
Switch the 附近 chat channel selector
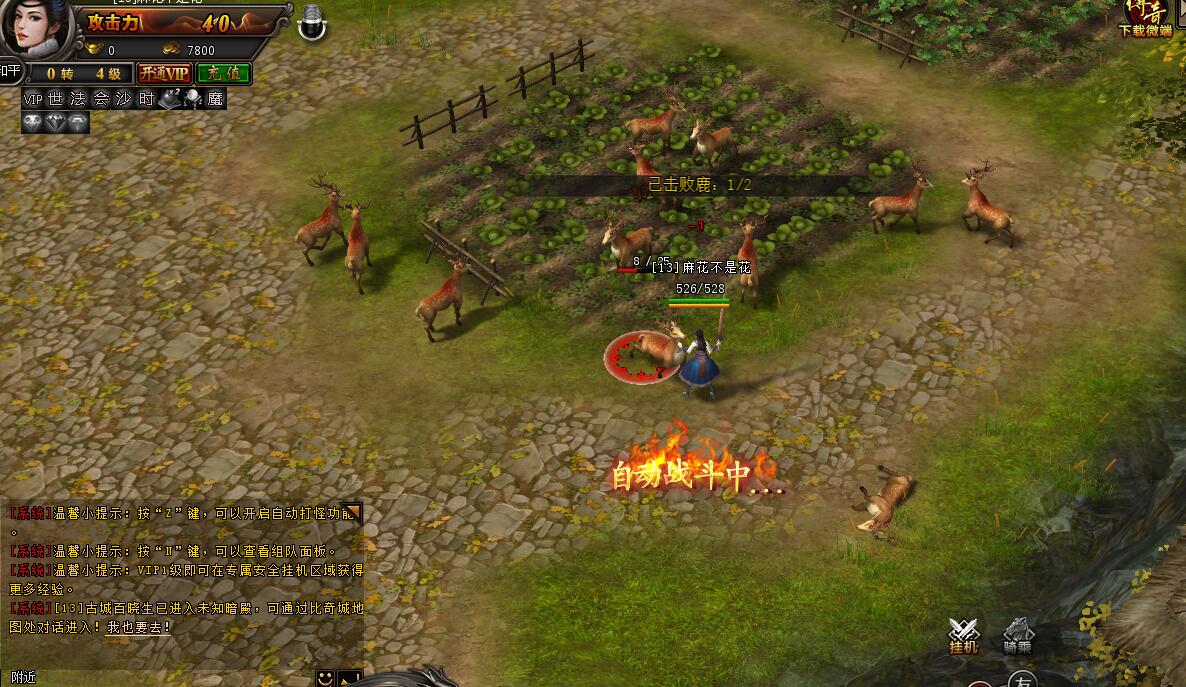pyautogui.click(x=22, y=678)
